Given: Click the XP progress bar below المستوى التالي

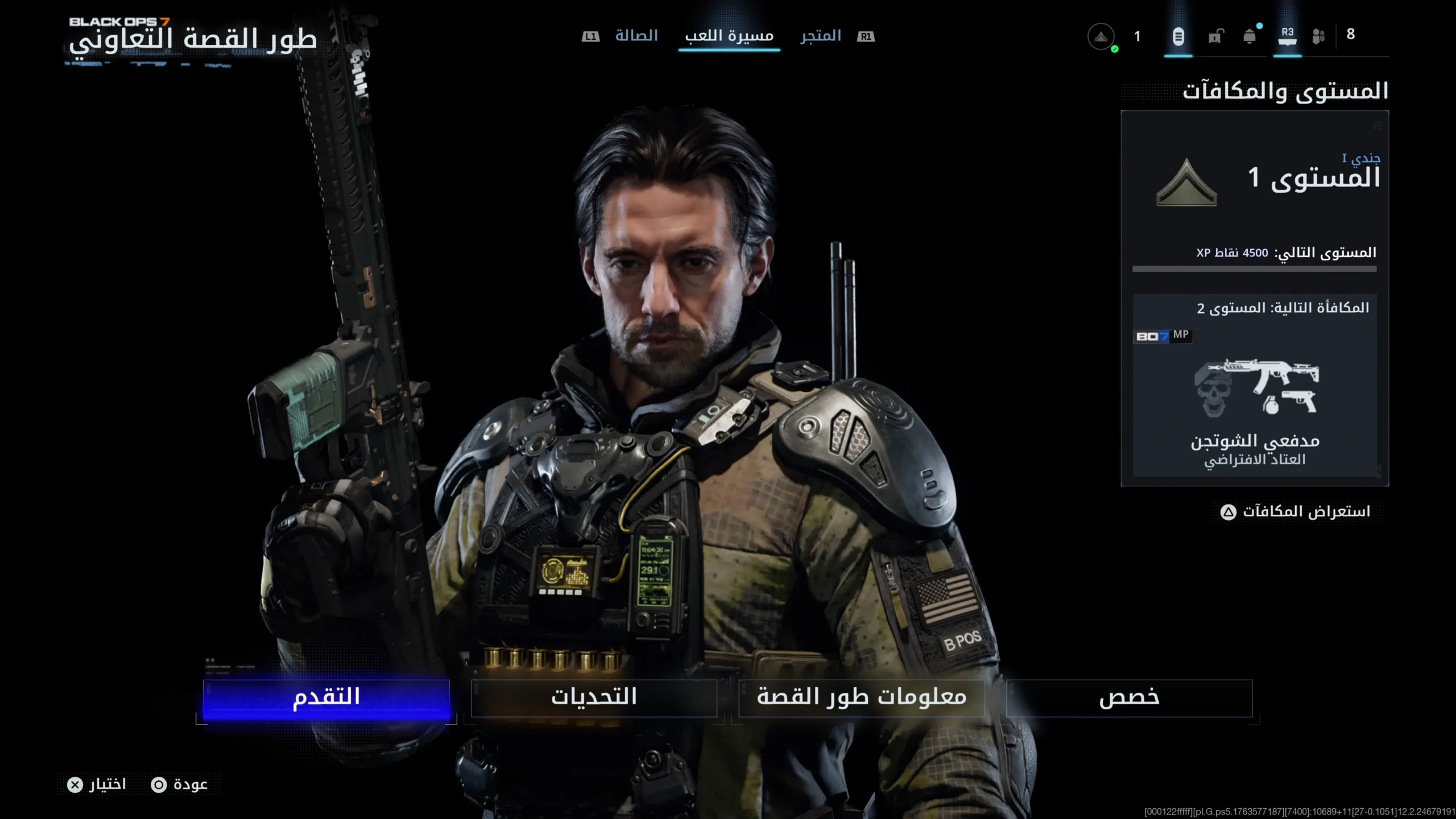Looking at the screenshot, I should [x=1254, y=268].
